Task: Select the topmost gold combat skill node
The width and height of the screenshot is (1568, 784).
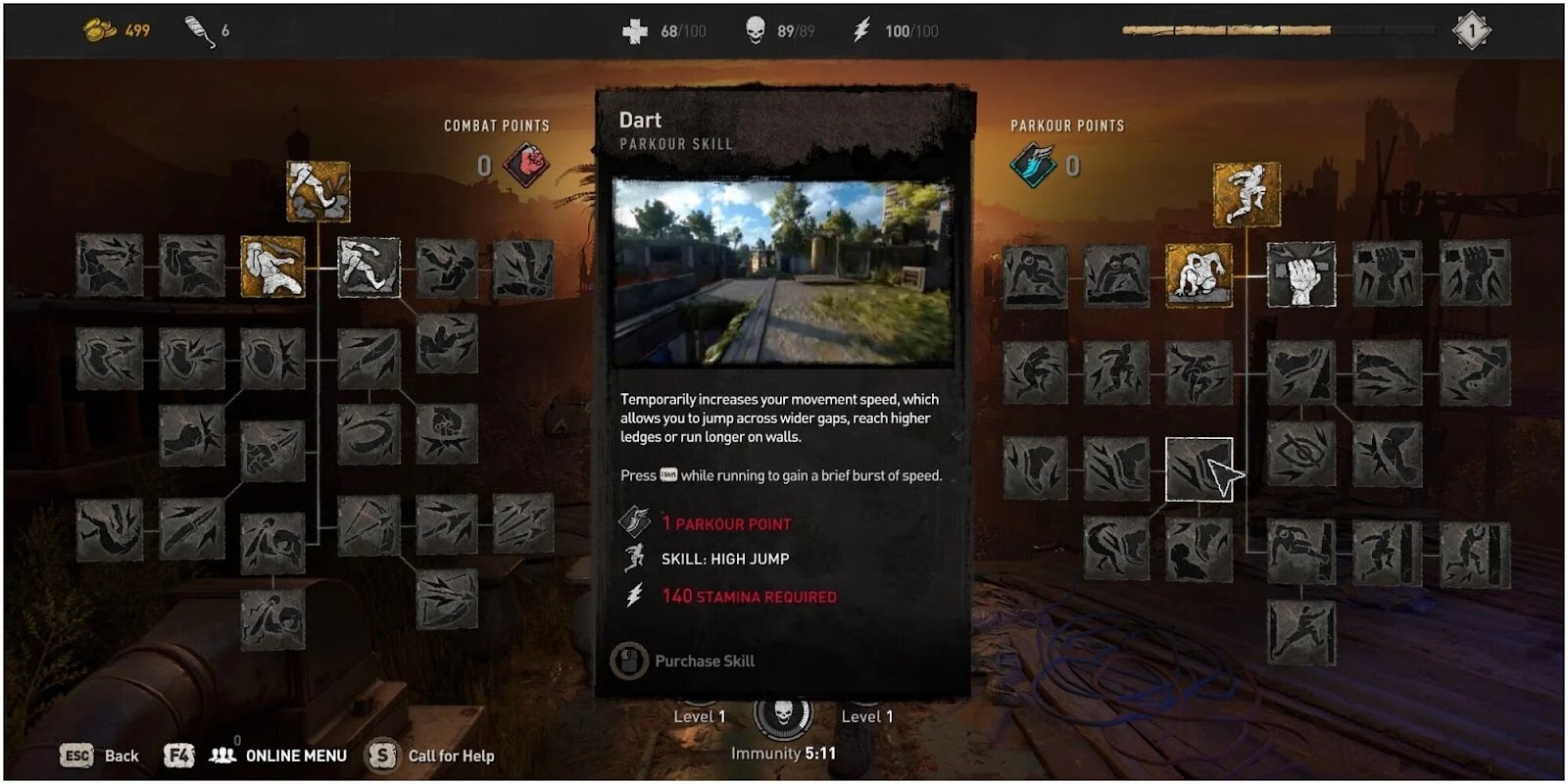Action: [318, 191]
